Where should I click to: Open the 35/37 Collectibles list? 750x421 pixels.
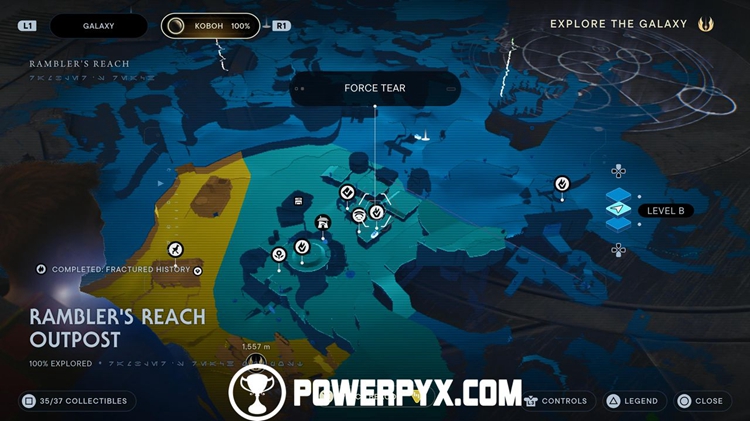click(x=76, y=401)
